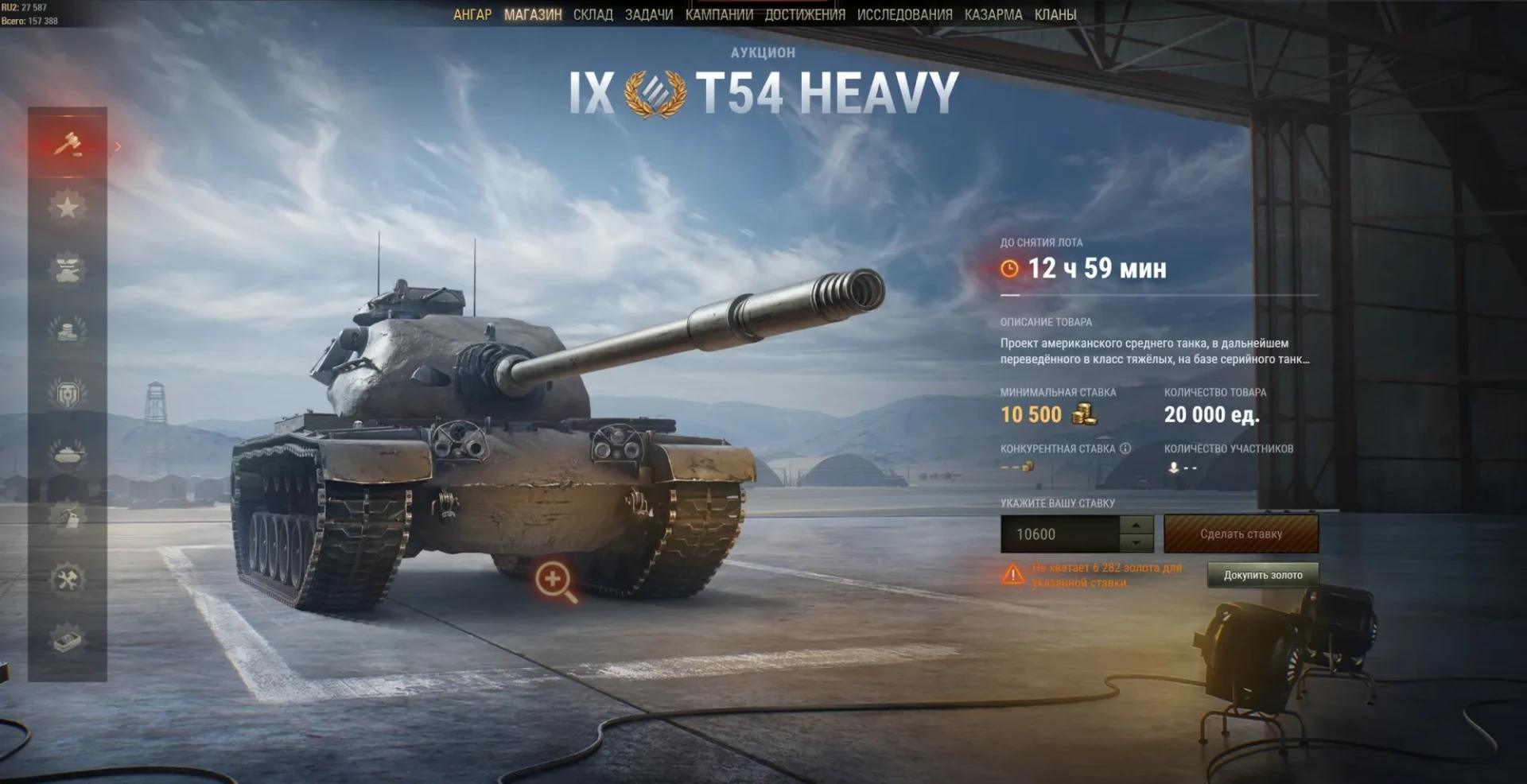
Task: Choose the gold coins stack sidebar category
Action: [x=68, y=330]
